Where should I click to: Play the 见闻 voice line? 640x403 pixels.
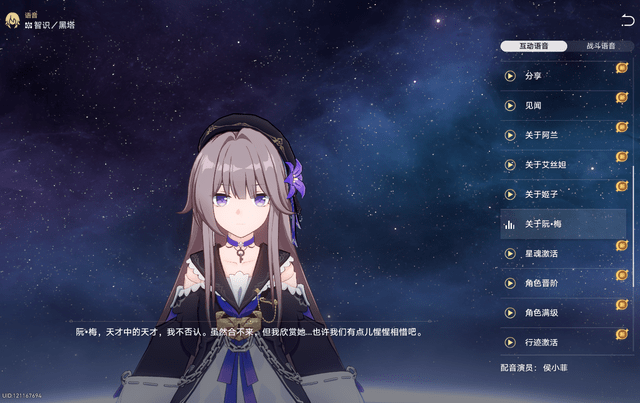(x=510, y=105)
